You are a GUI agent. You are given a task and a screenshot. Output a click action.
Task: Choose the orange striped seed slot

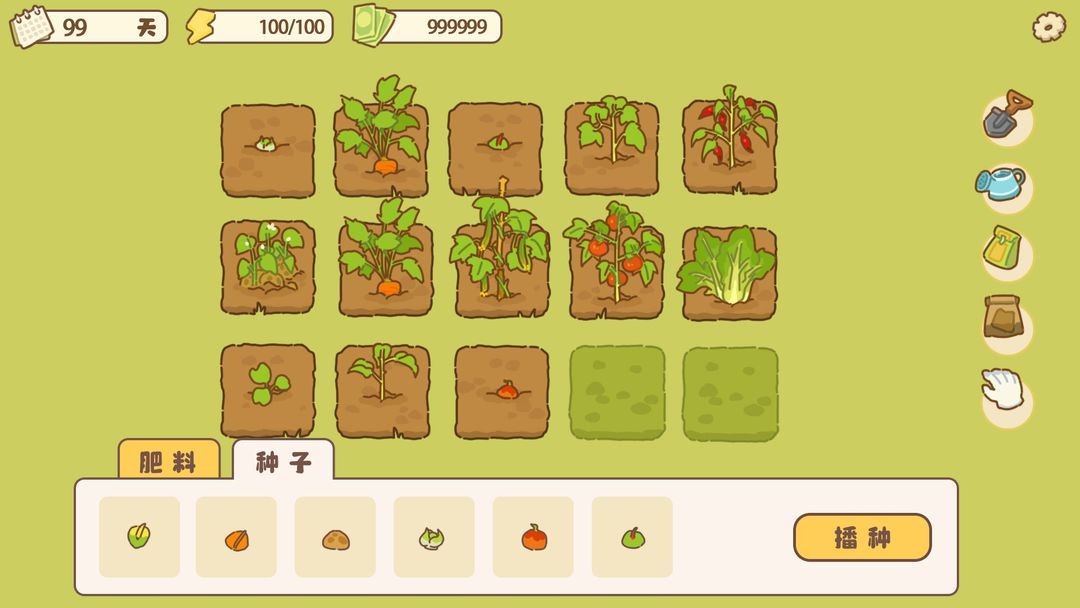[236, 537]
